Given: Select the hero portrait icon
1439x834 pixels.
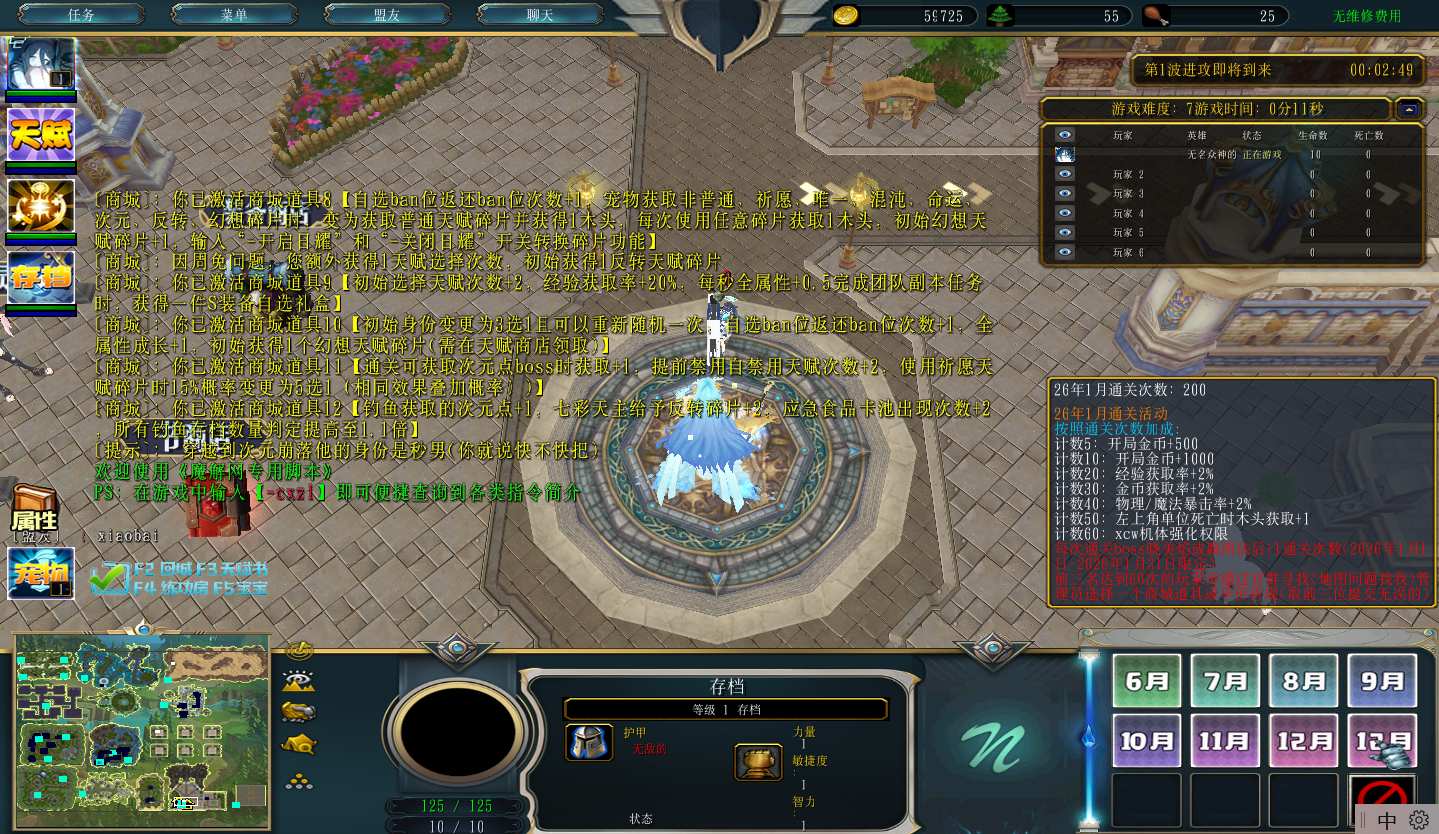Looking at the screenshot, I should pyautogui.click(x=41, y=65).
